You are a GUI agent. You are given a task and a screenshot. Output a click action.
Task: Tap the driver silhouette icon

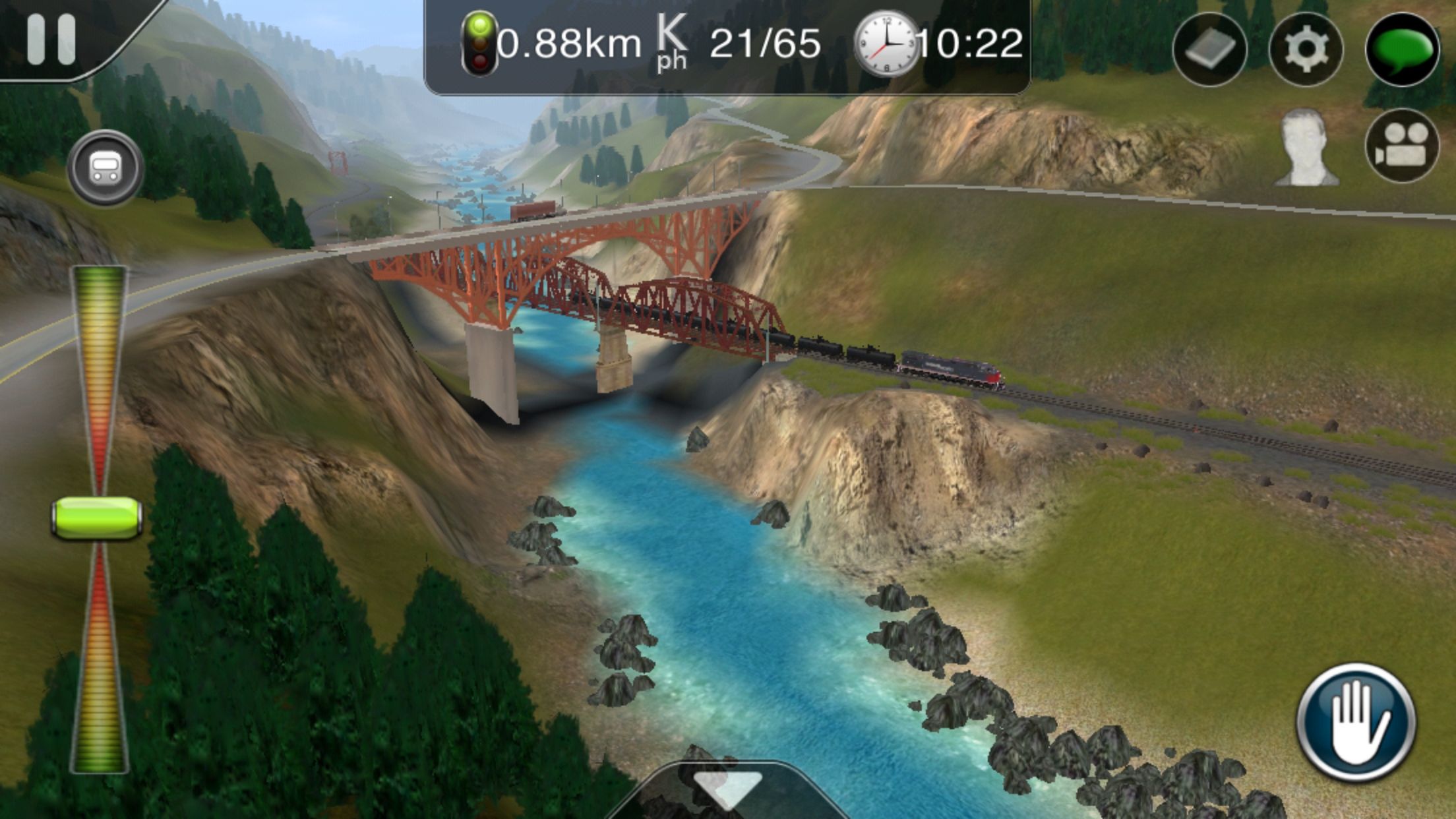click(1307, 148)
